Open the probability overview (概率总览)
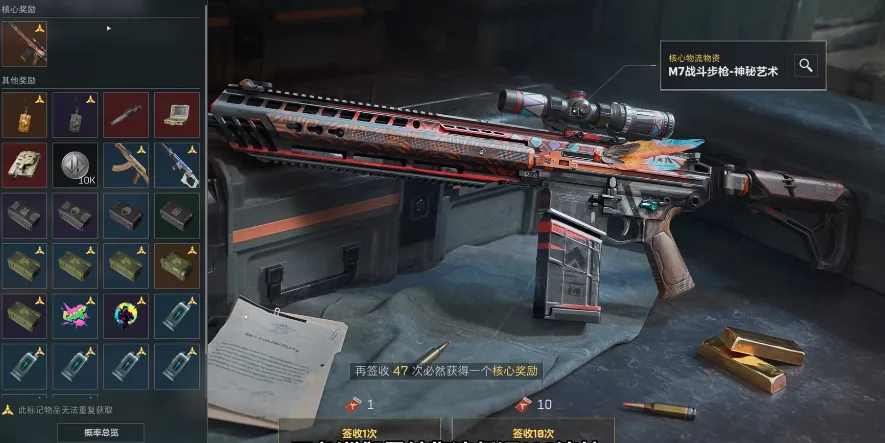The width and height of the screenshot is (885, 443). [100, 432]
